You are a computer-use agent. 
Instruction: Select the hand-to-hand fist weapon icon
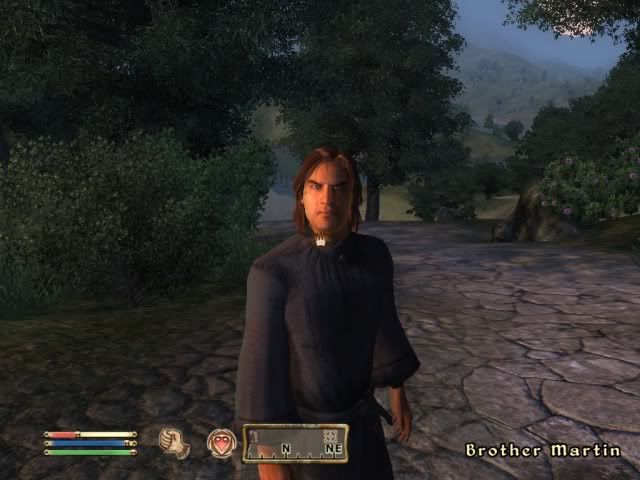pyautogui.click(x=175, y=443)
